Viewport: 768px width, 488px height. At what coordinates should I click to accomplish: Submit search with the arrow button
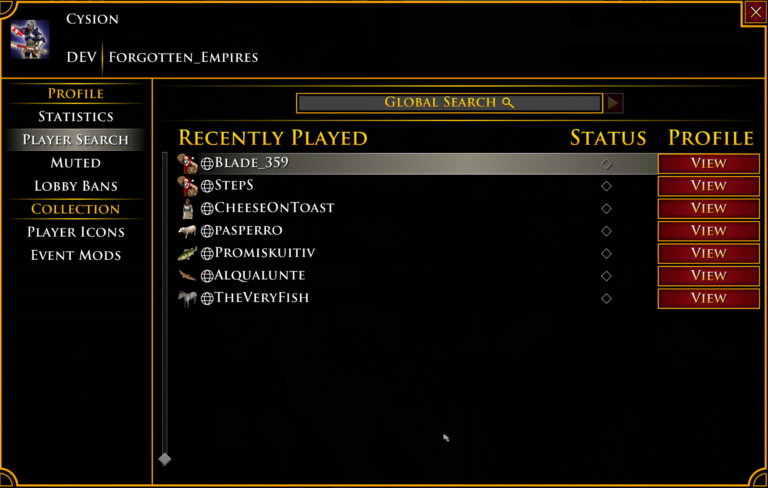[x=614, y=103]
